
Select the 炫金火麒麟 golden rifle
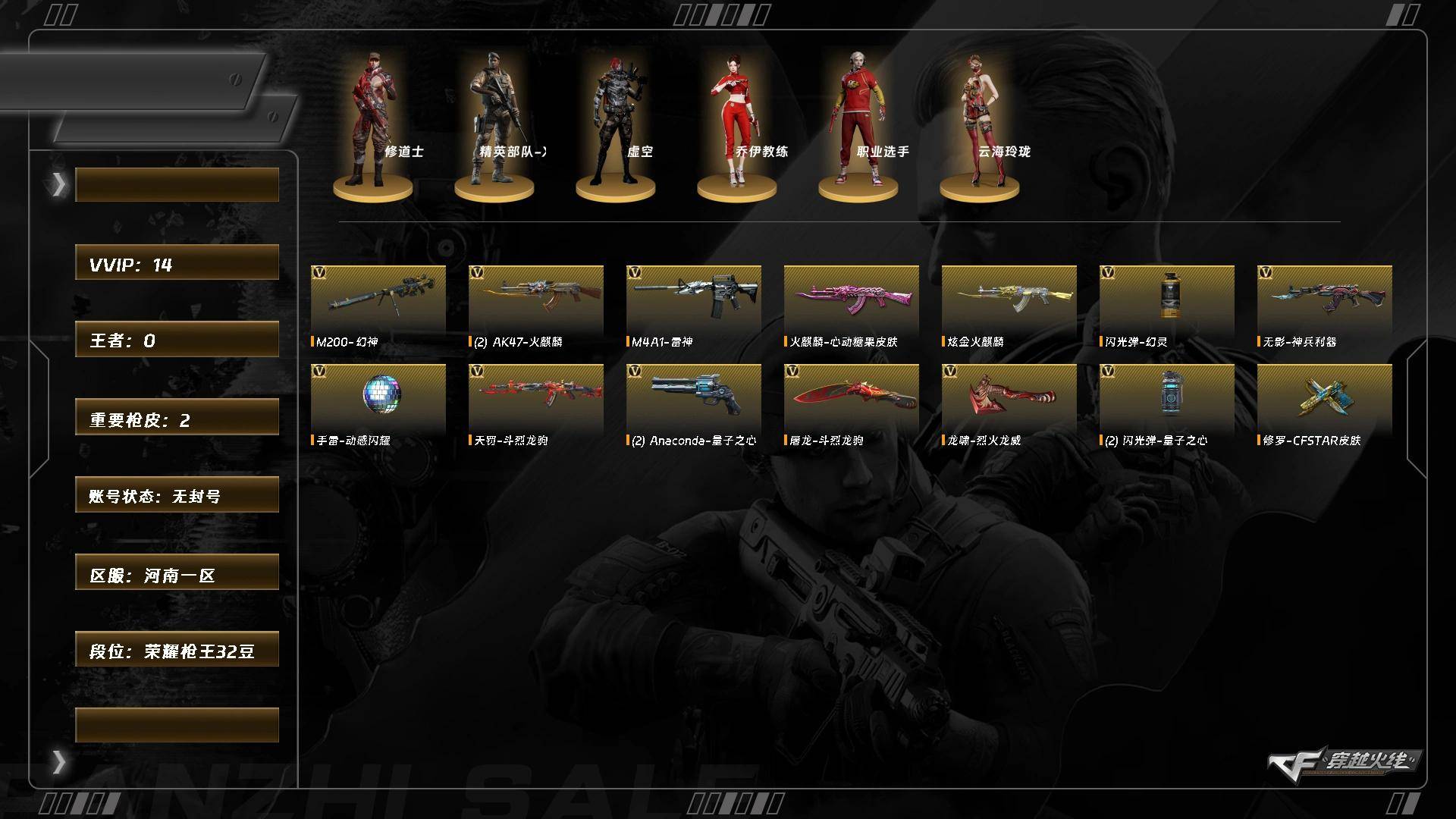tap(1009, 299)
